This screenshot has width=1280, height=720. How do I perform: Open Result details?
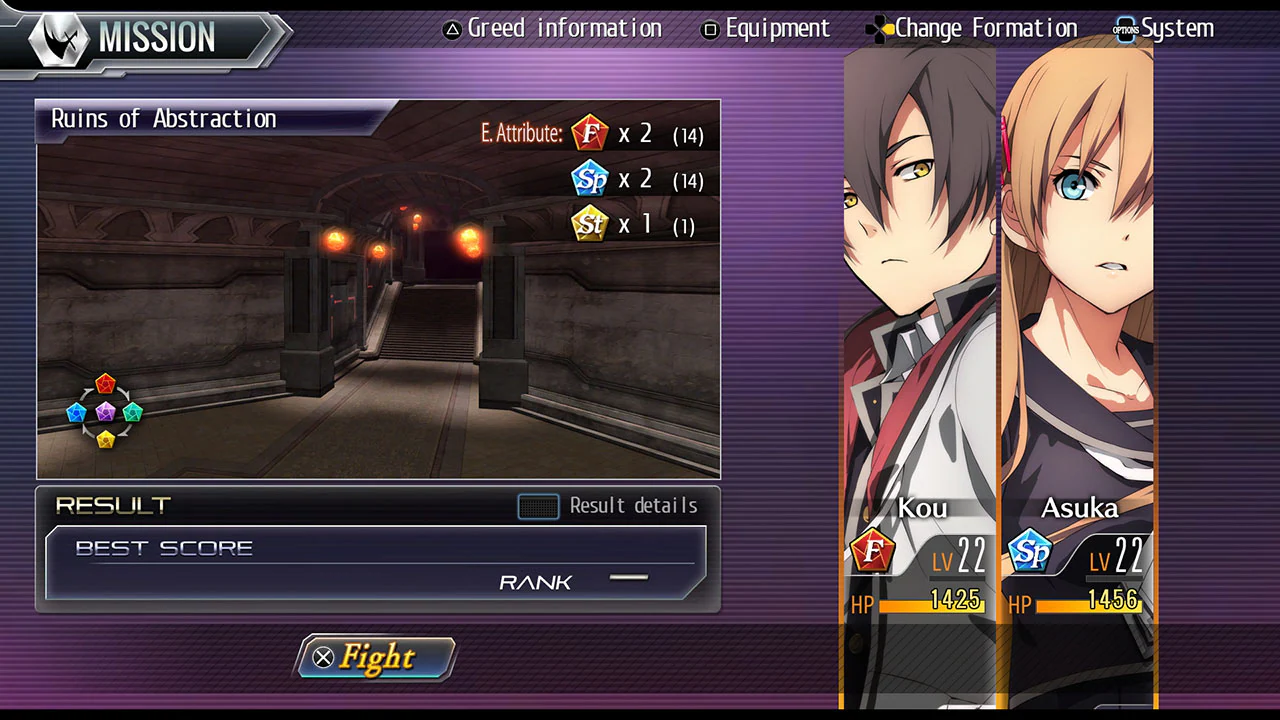pyautogui.click(x=633, y=506)
